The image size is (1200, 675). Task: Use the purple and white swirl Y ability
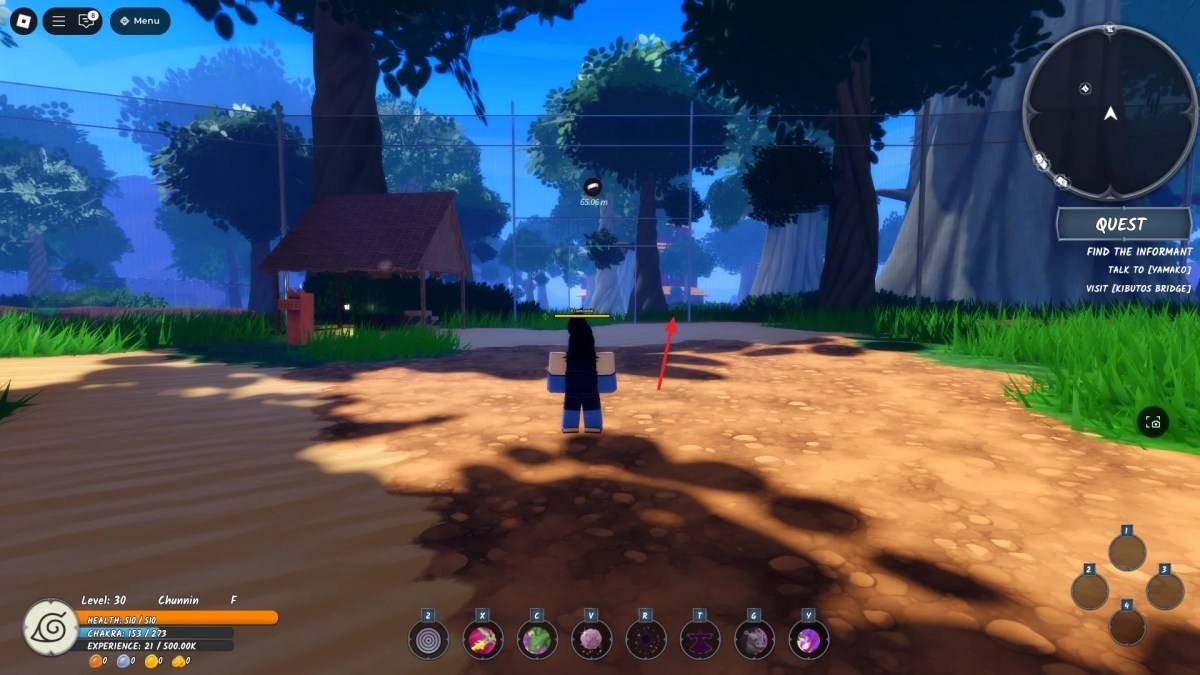(x=809, y=639)
